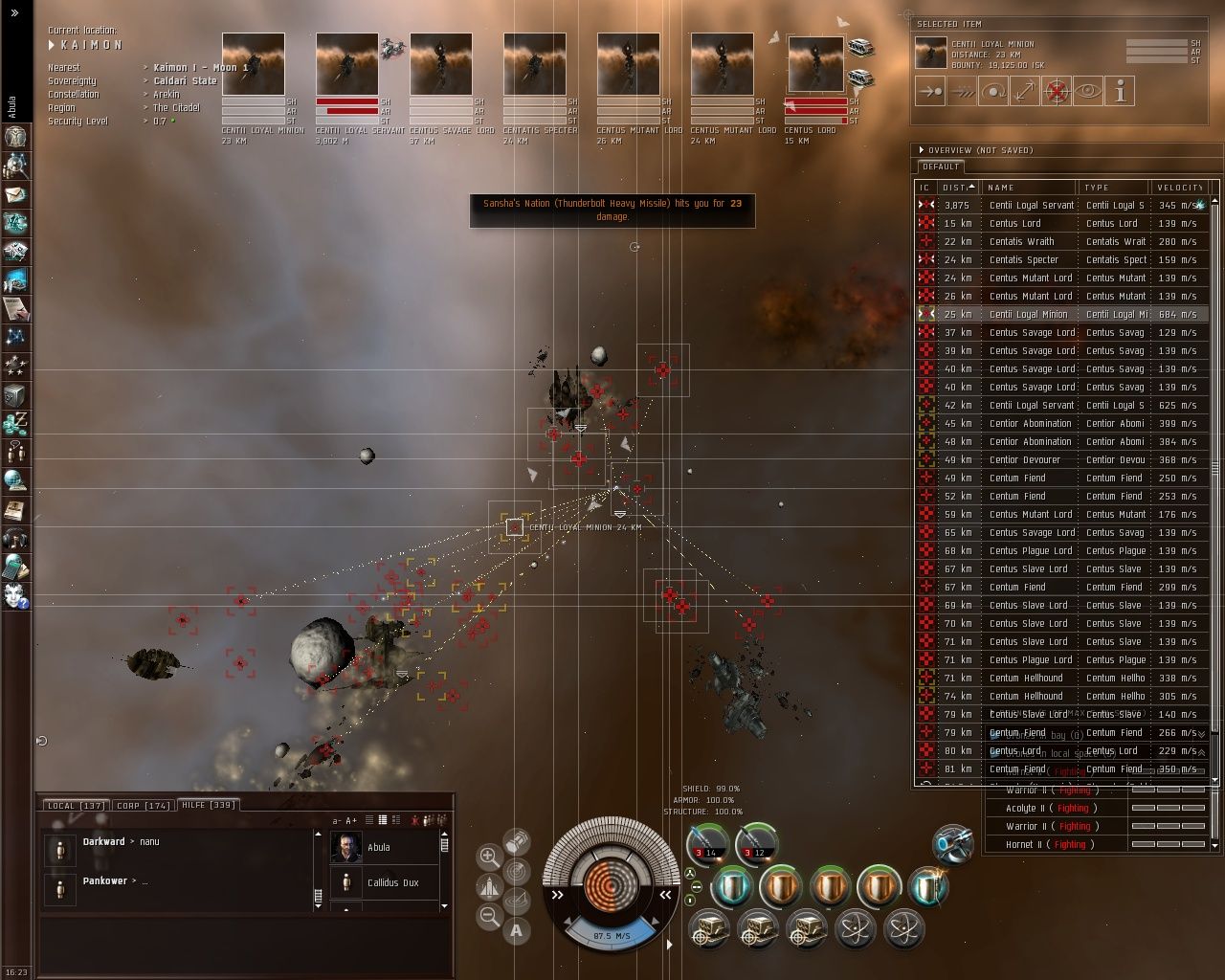
Task: Activate the Look At eye button
Action: tap(1087, 91)
